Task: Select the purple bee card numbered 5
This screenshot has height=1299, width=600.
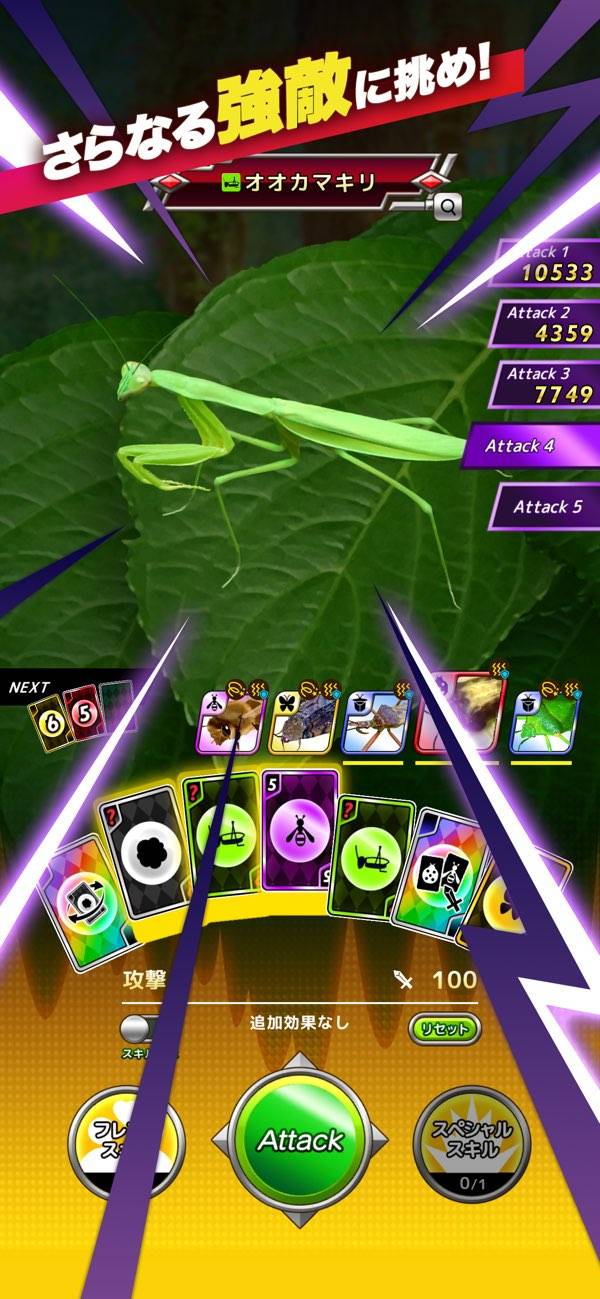Action: point(299,831)
